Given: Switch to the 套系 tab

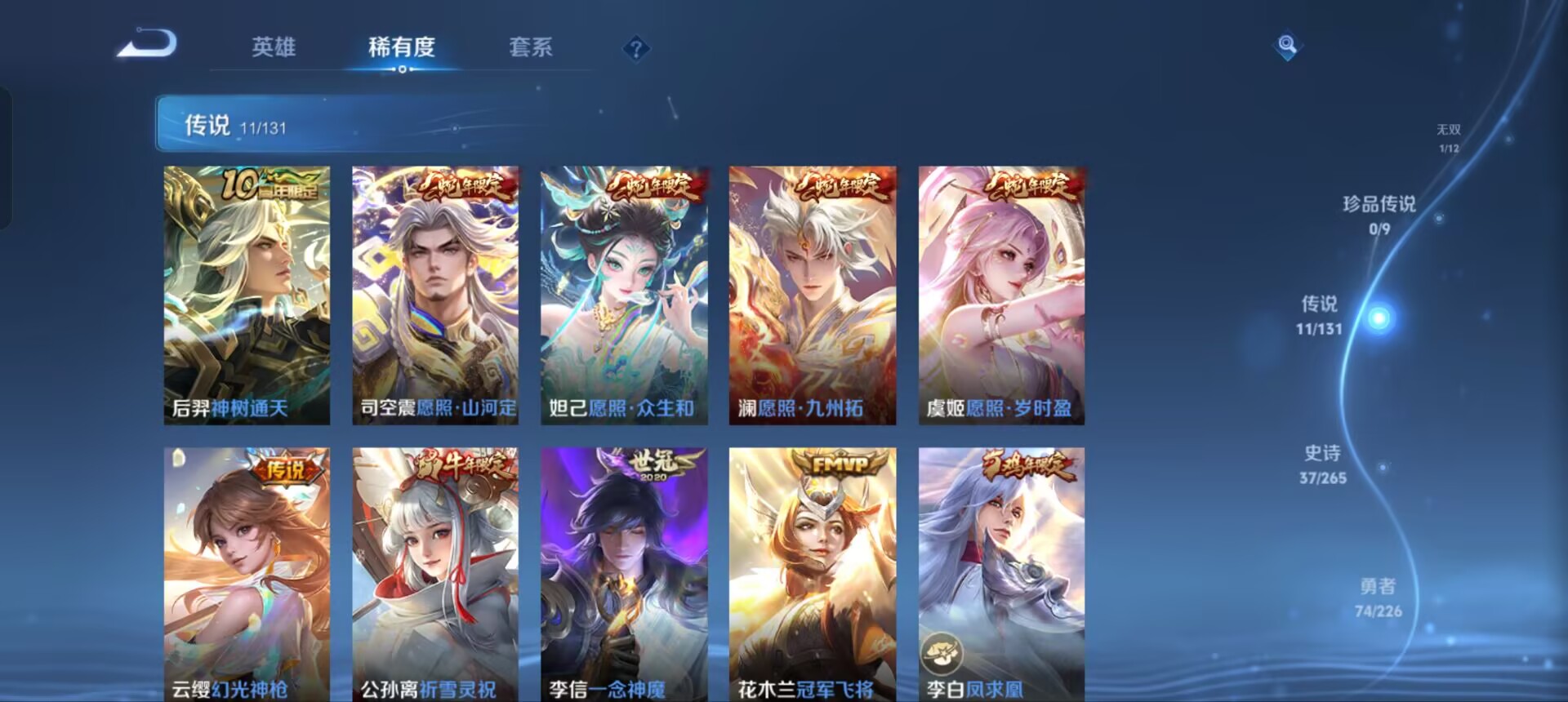Looking at the screenshot, I should pyautogui.click(x=531, y=49).
